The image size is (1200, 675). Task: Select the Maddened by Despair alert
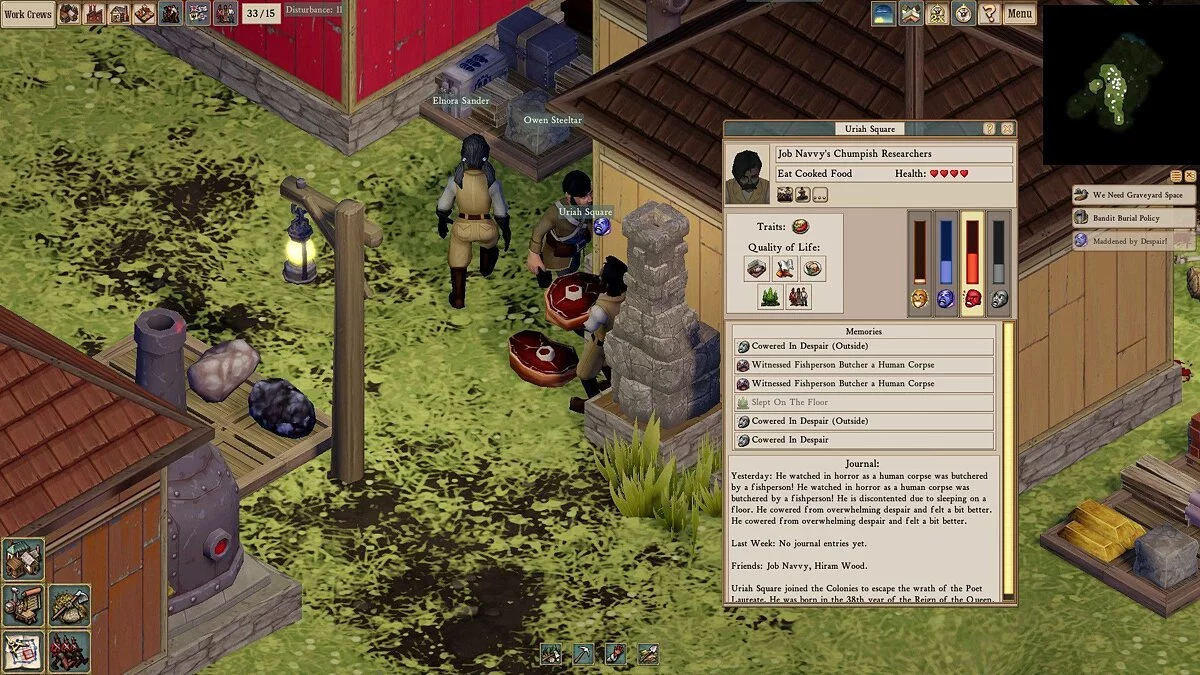coord(1133,241)
